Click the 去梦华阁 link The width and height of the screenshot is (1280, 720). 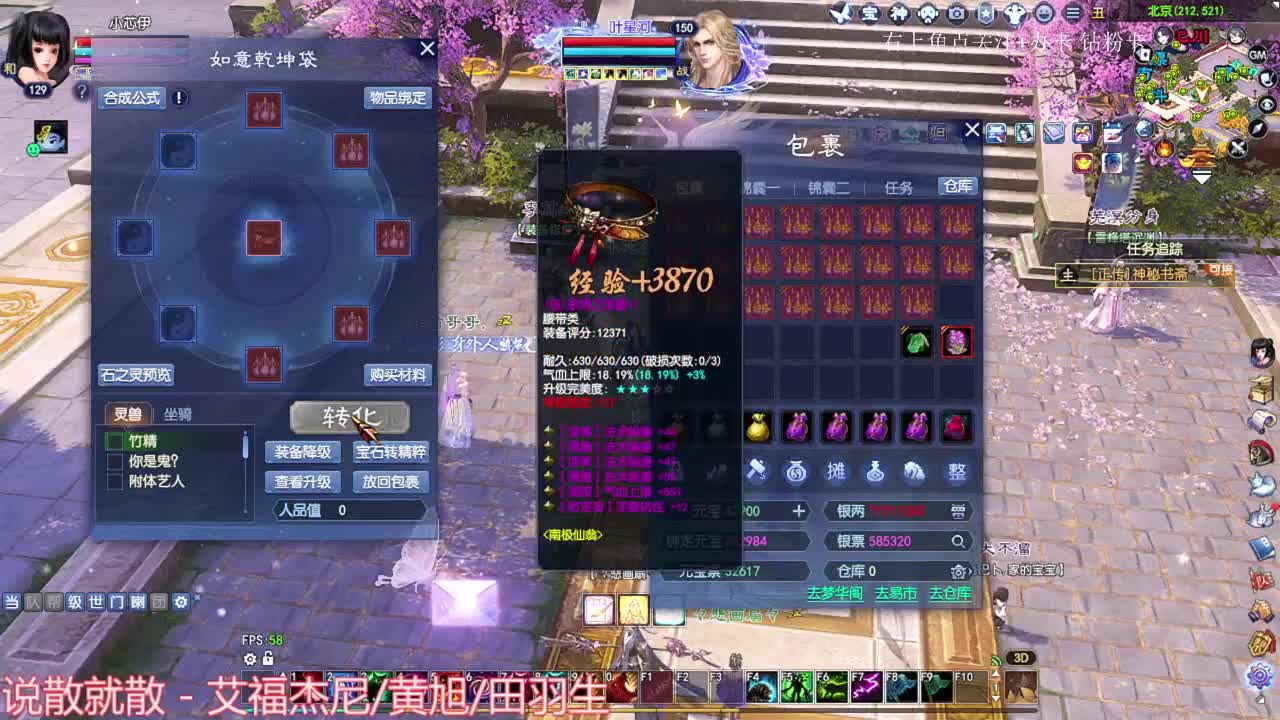tap(836, 594)
